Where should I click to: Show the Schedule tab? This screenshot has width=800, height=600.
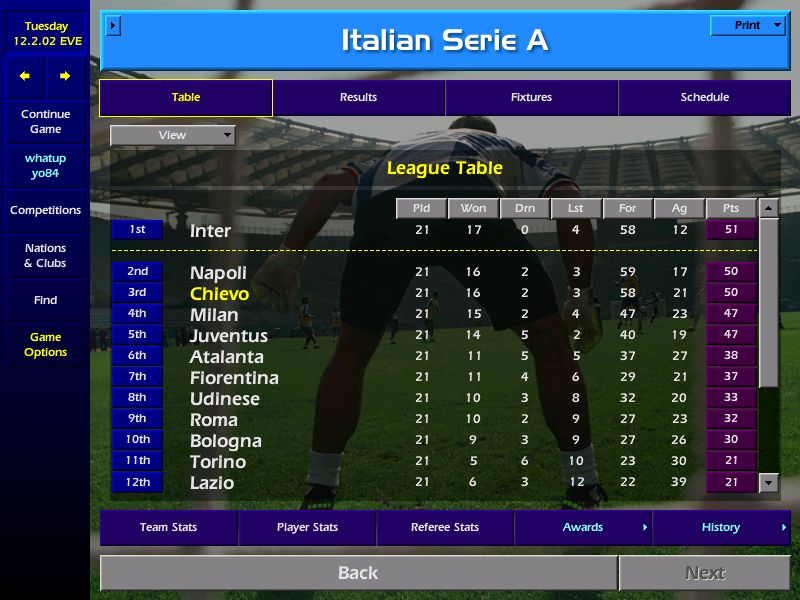[x=704, y=97]
